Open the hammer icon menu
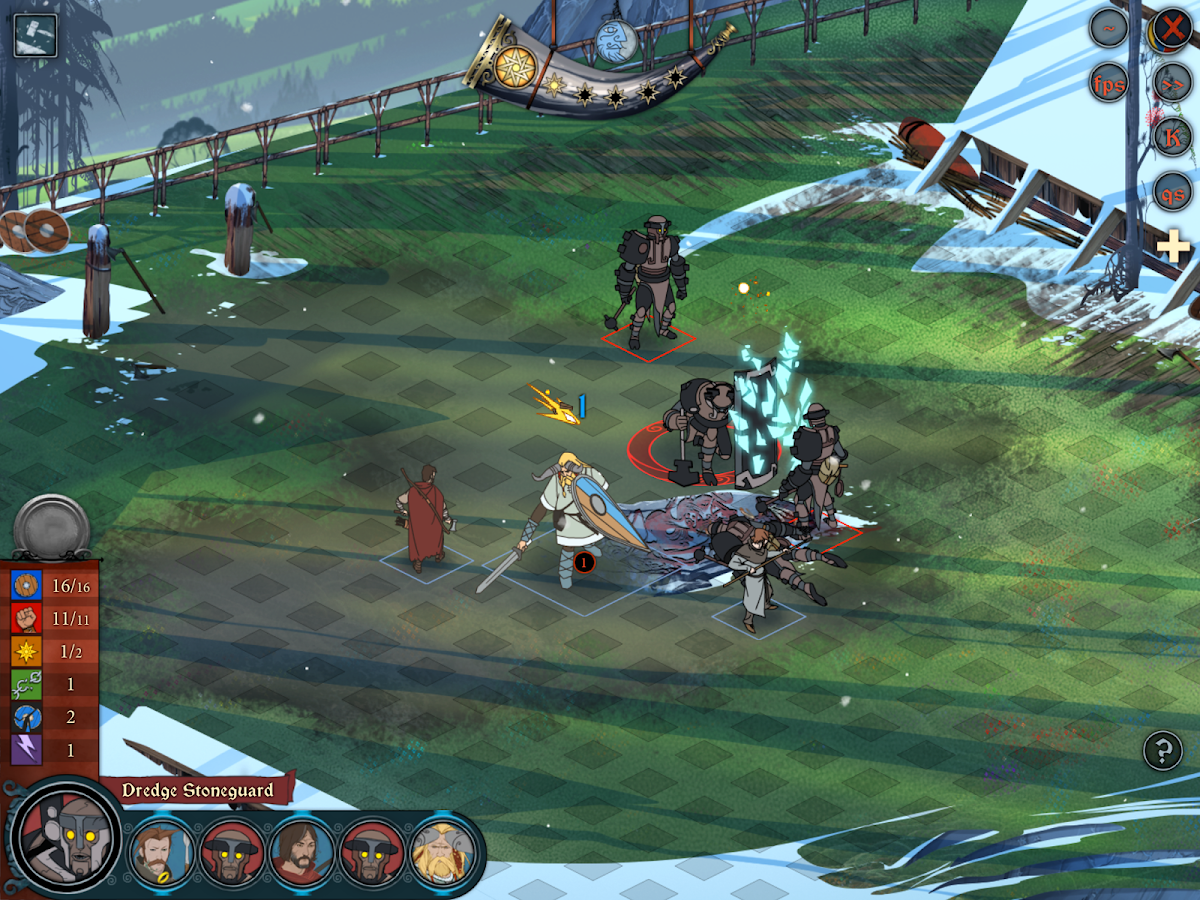The width and height of the screenshot is (1200, 900). tap(35, 35)
